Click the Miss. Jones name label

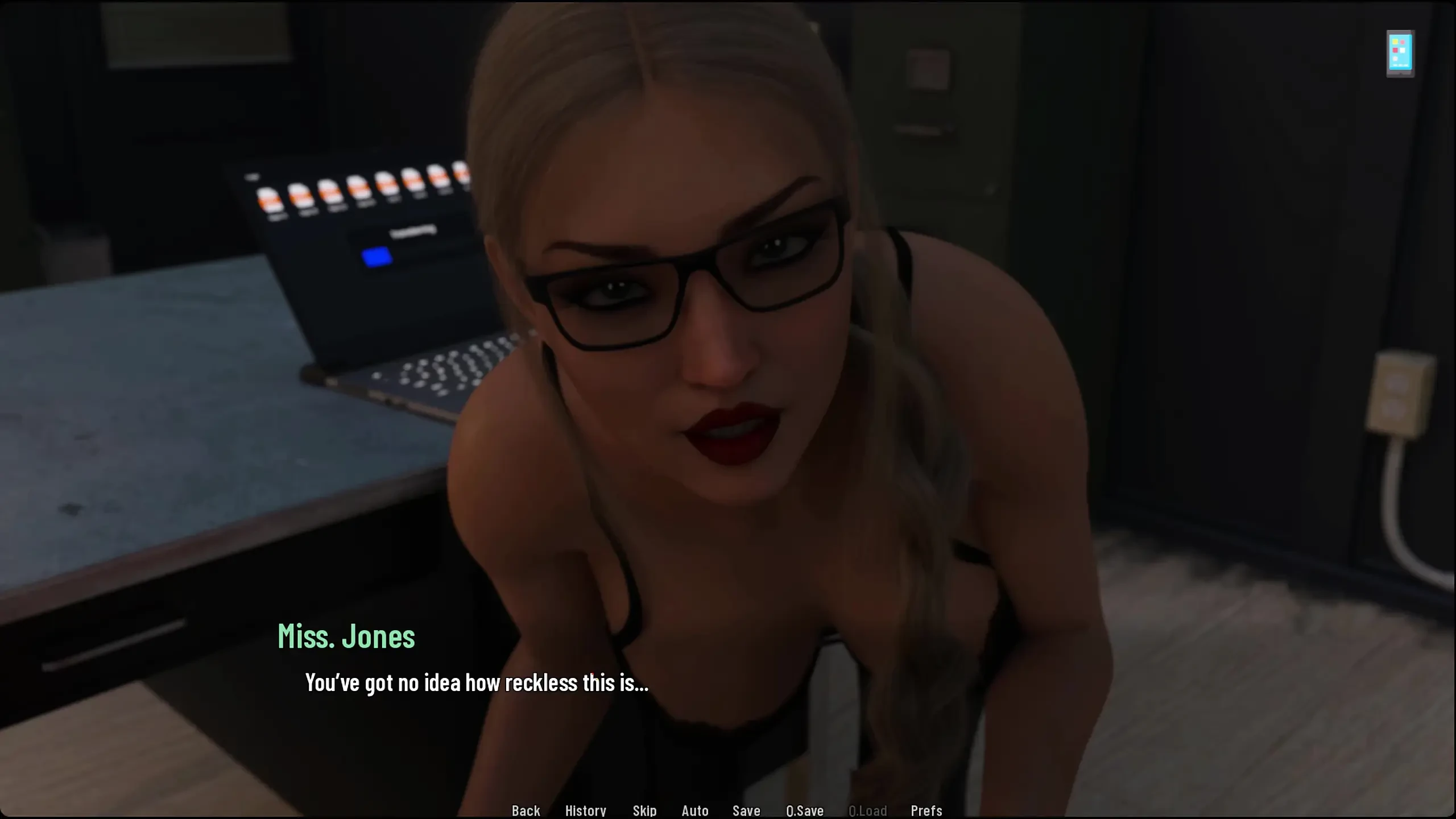[348, 636]
